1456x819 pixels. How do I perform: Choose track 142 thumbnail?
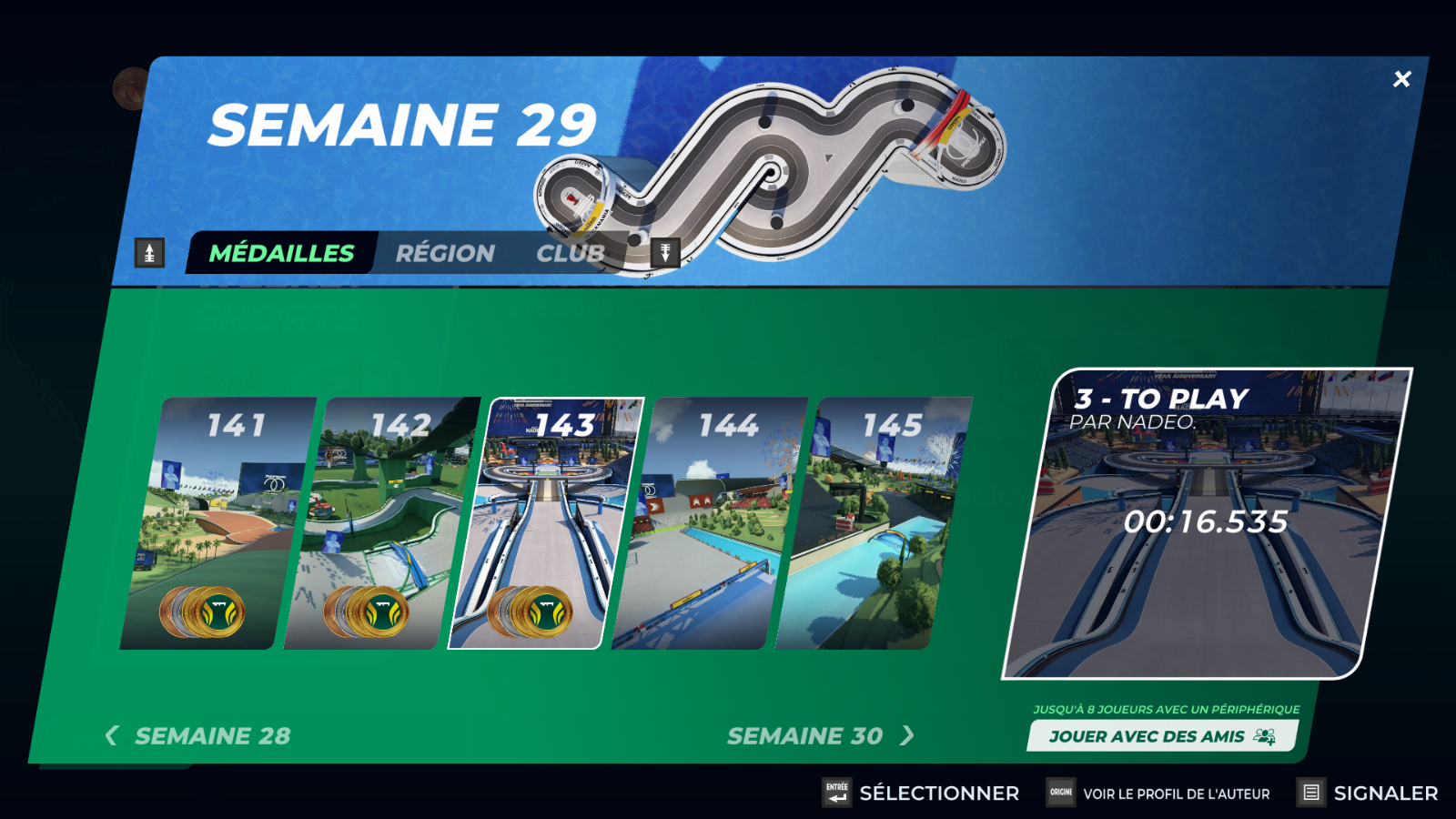(382, 523)
